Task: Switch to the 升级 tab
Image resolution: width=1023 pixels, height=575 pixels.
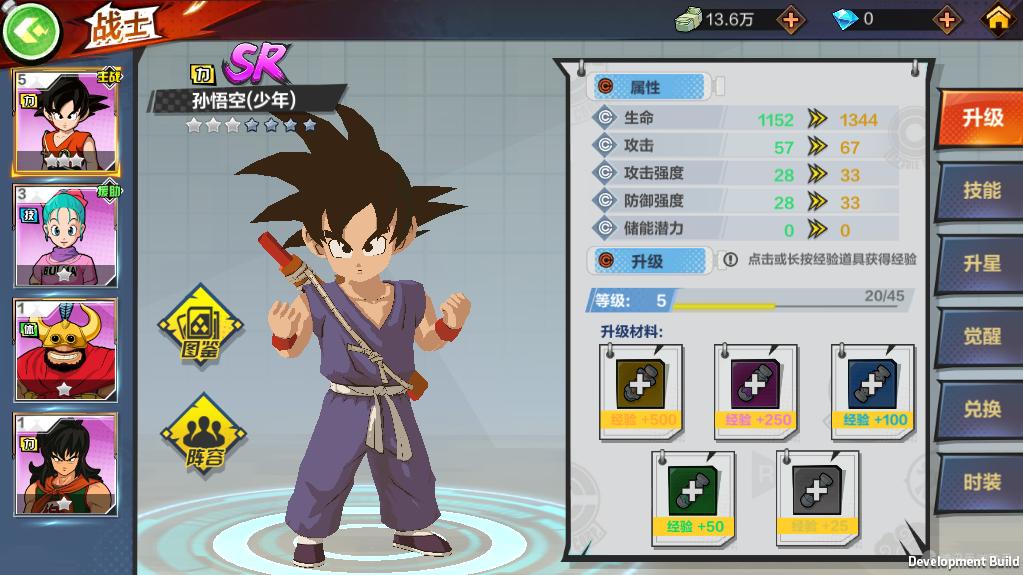Action: 981,118
